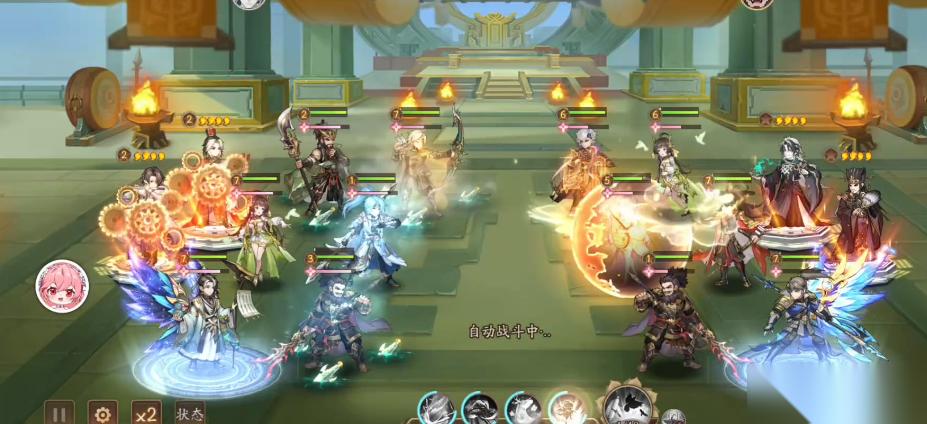927x424 pixels.
Task: Select the glowing orange flower skill icon
Action: click(x=566, y=409)
